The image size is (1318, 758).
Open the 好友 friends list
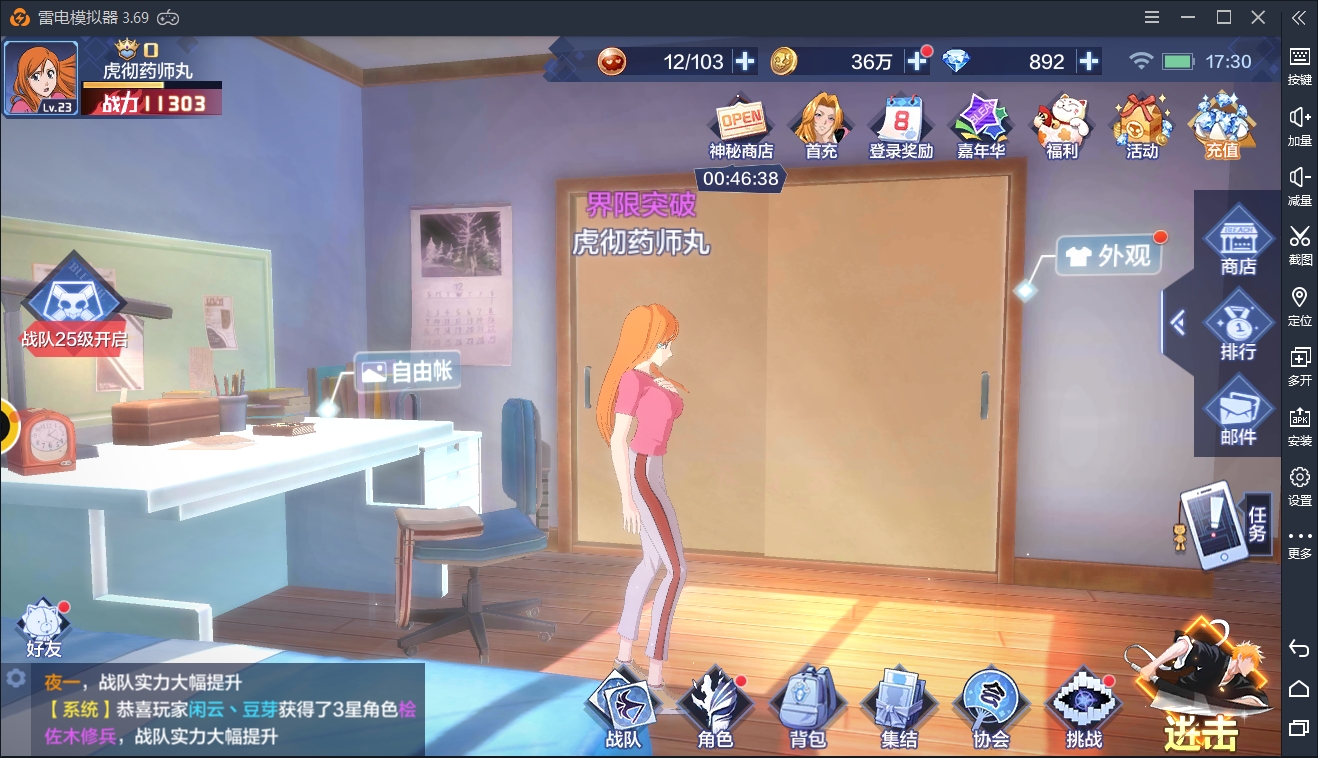(x=43, y=630)
